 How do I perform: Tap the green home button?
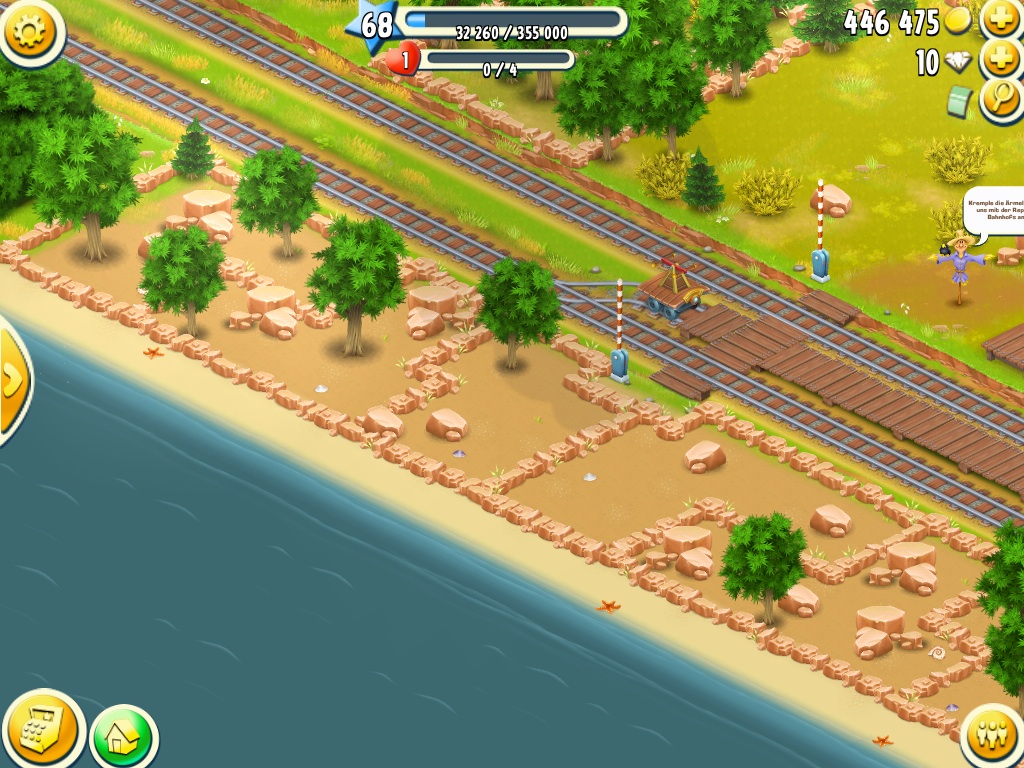(123, 738)
